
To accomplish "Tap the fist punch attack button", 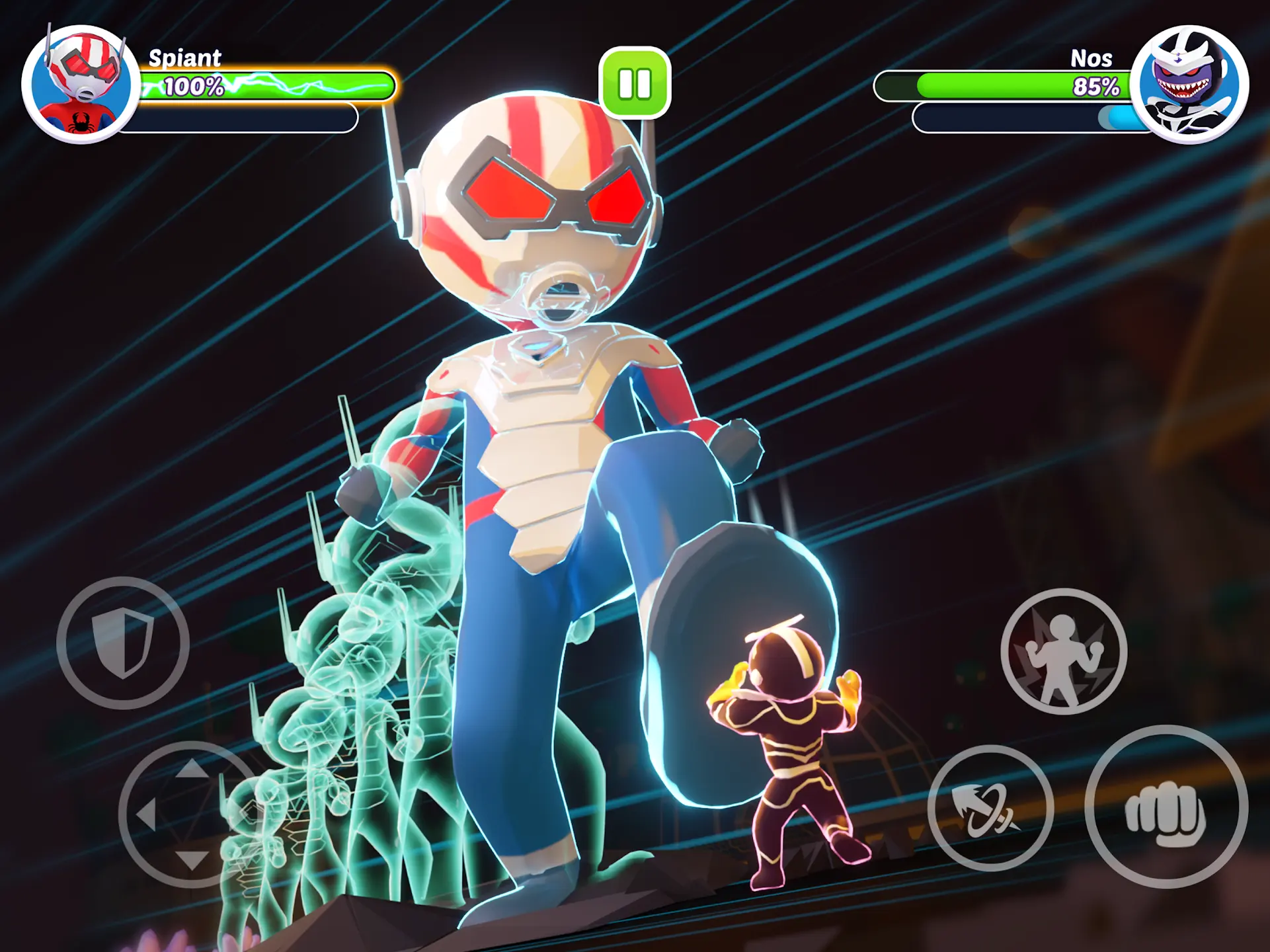I will 1166,807.
